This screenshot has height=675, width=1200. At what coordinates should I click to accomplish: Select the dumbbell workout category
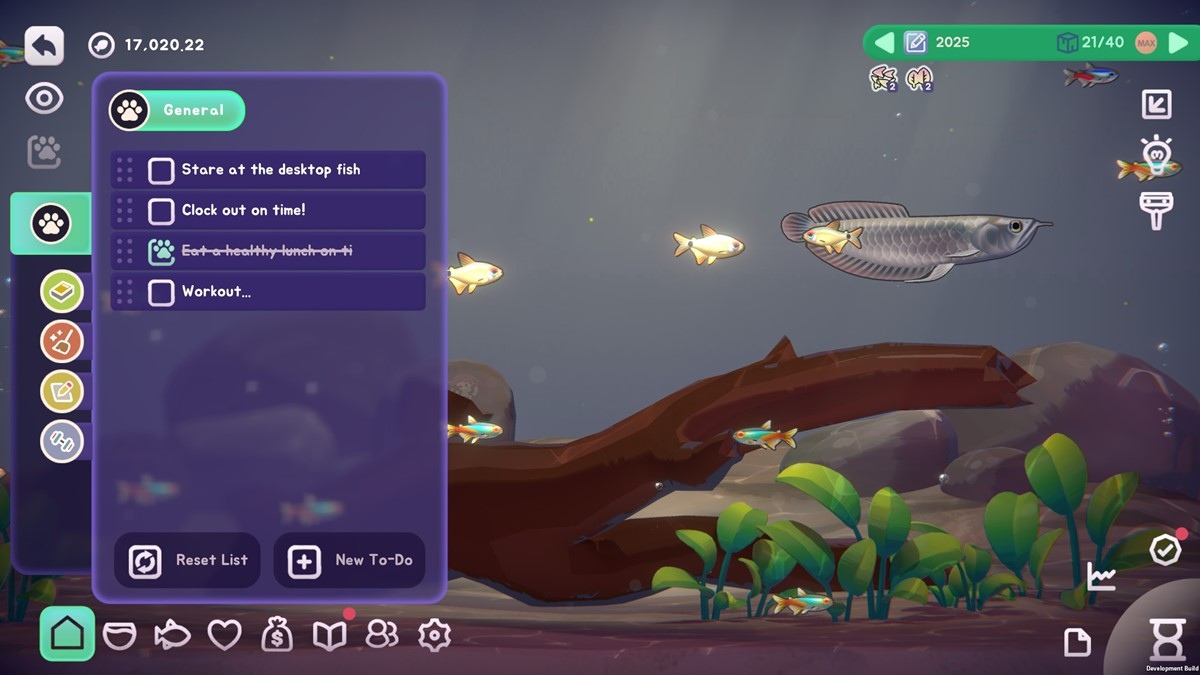coord(62,441)
